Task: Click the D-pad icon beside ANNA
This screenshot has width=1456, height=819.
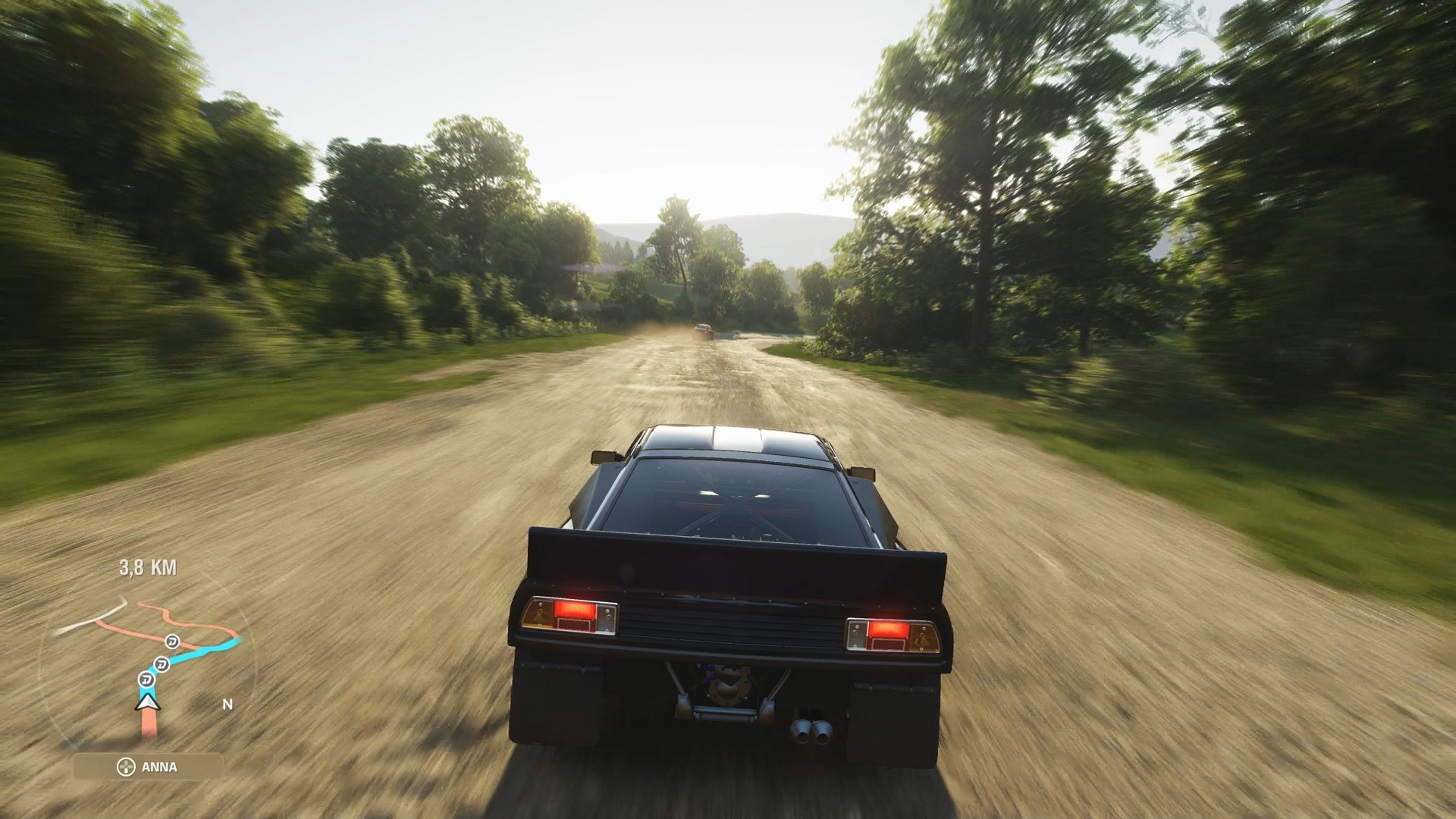Action: coord(127,766)
